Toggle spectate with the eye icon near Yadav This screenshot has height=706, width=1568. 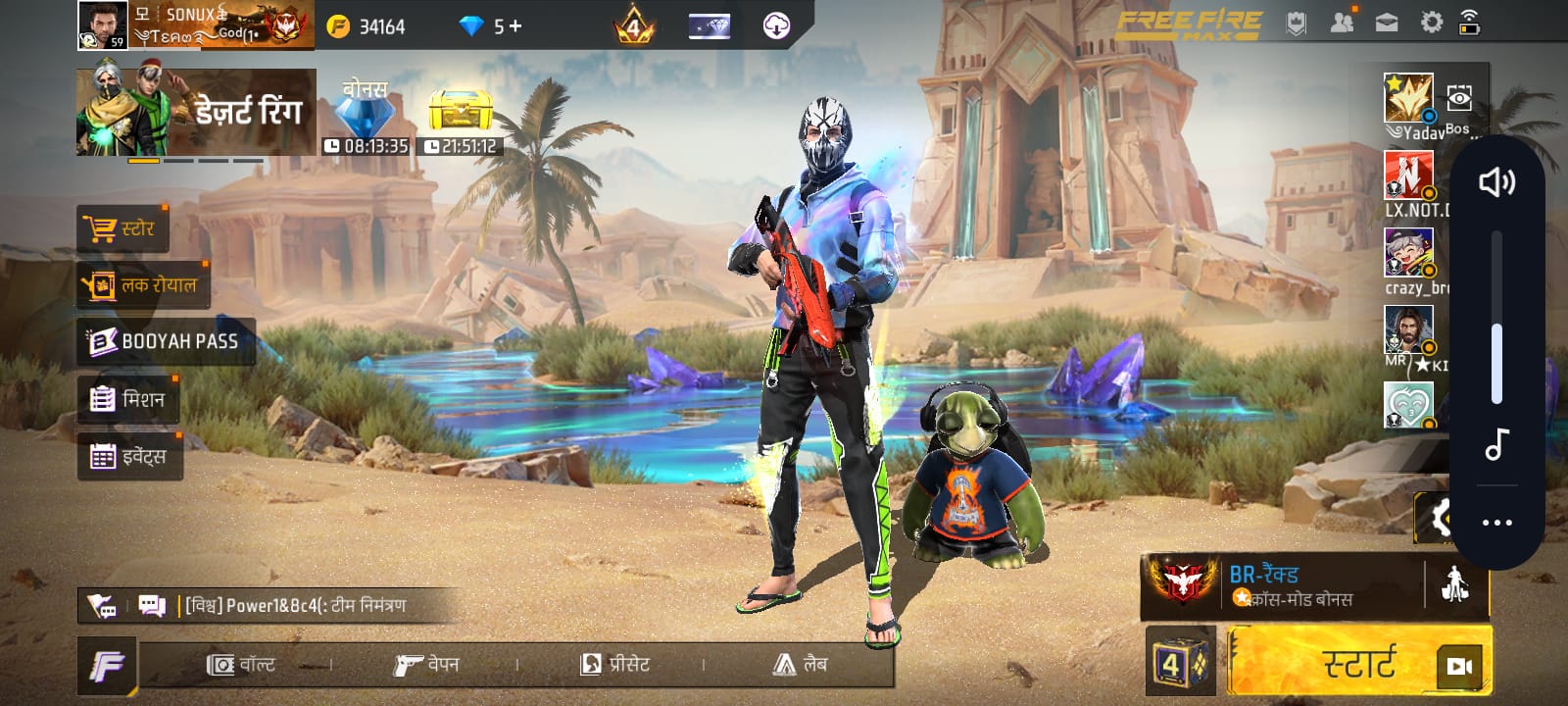1460,97
